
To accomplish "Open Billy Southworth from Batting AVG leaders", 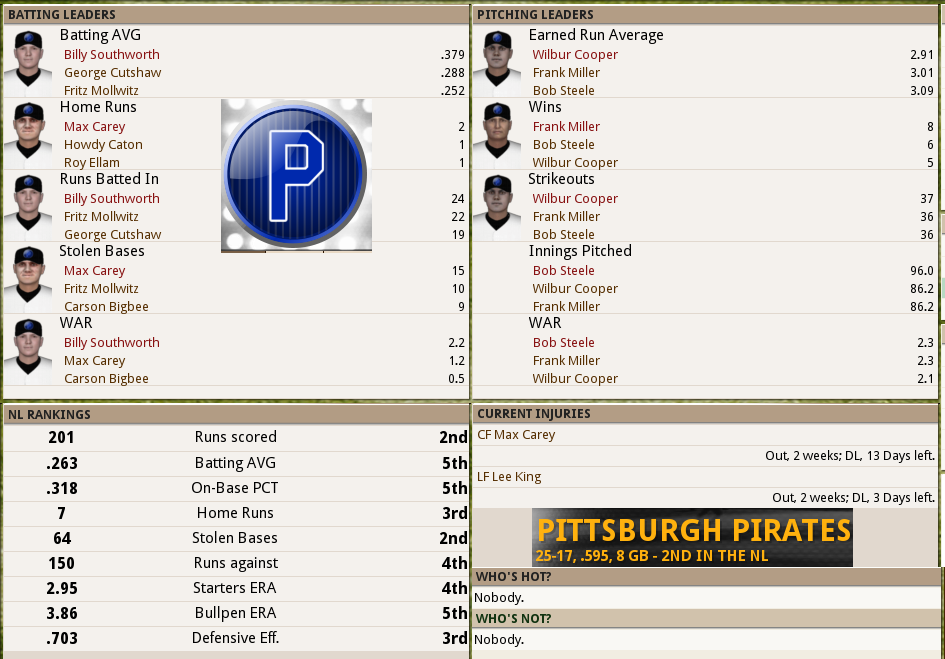I will tap(111, 55).
